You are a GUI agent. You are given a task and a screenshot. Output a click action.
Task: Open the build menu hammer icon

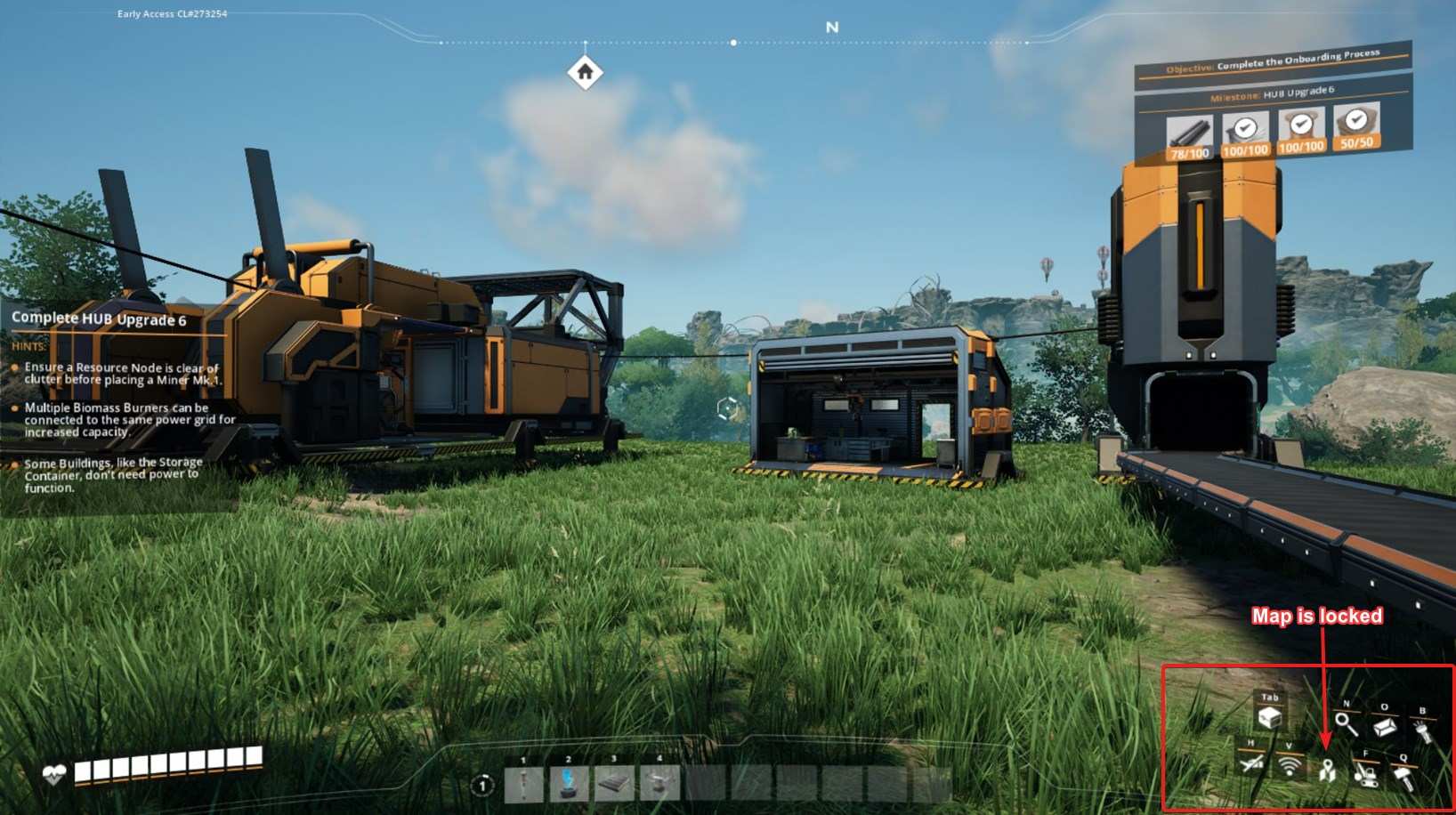pos(1404,778)
